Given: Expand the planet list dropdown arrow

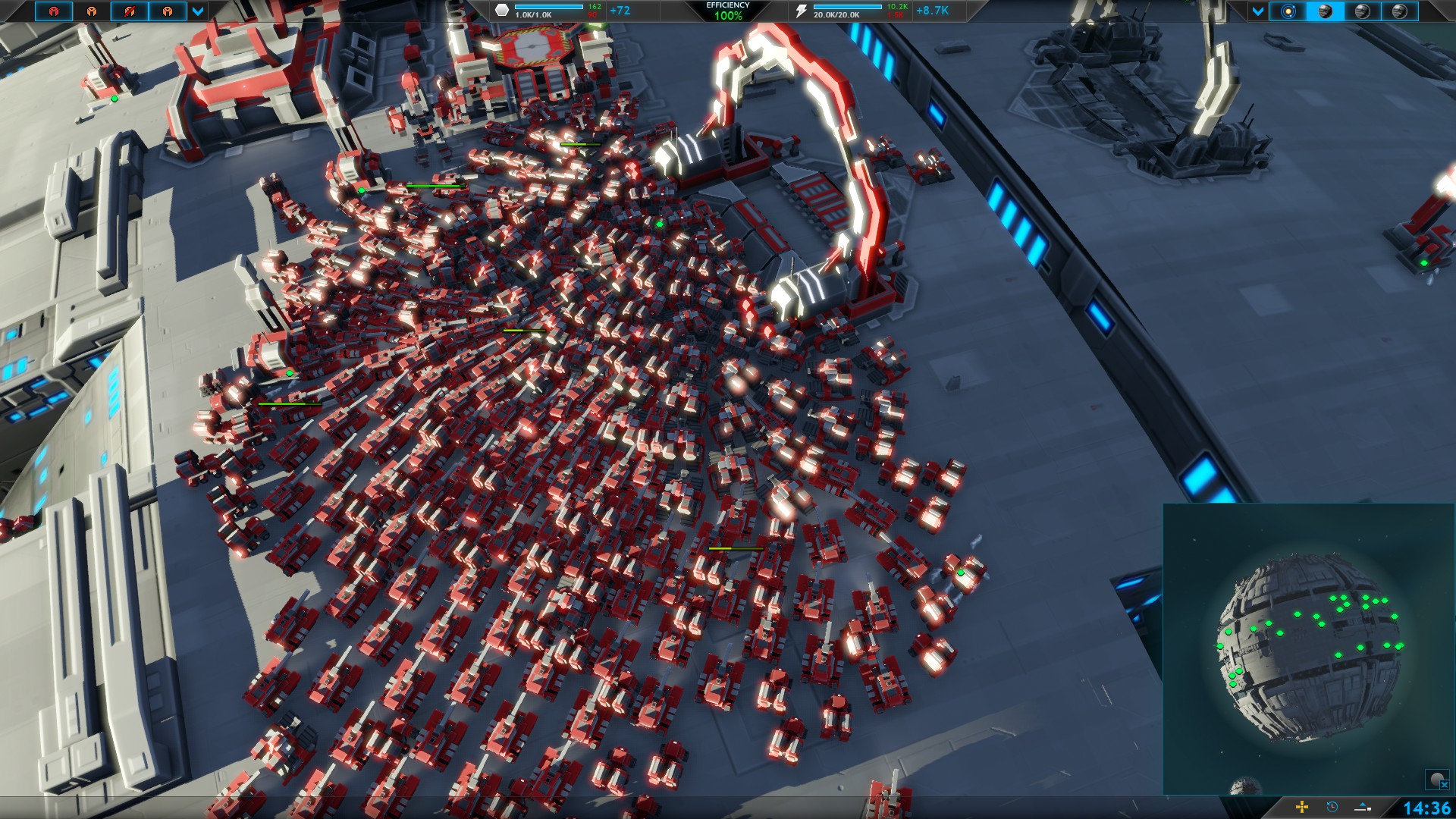Looking at the screenshot, I should click(x=1258, y=11).
